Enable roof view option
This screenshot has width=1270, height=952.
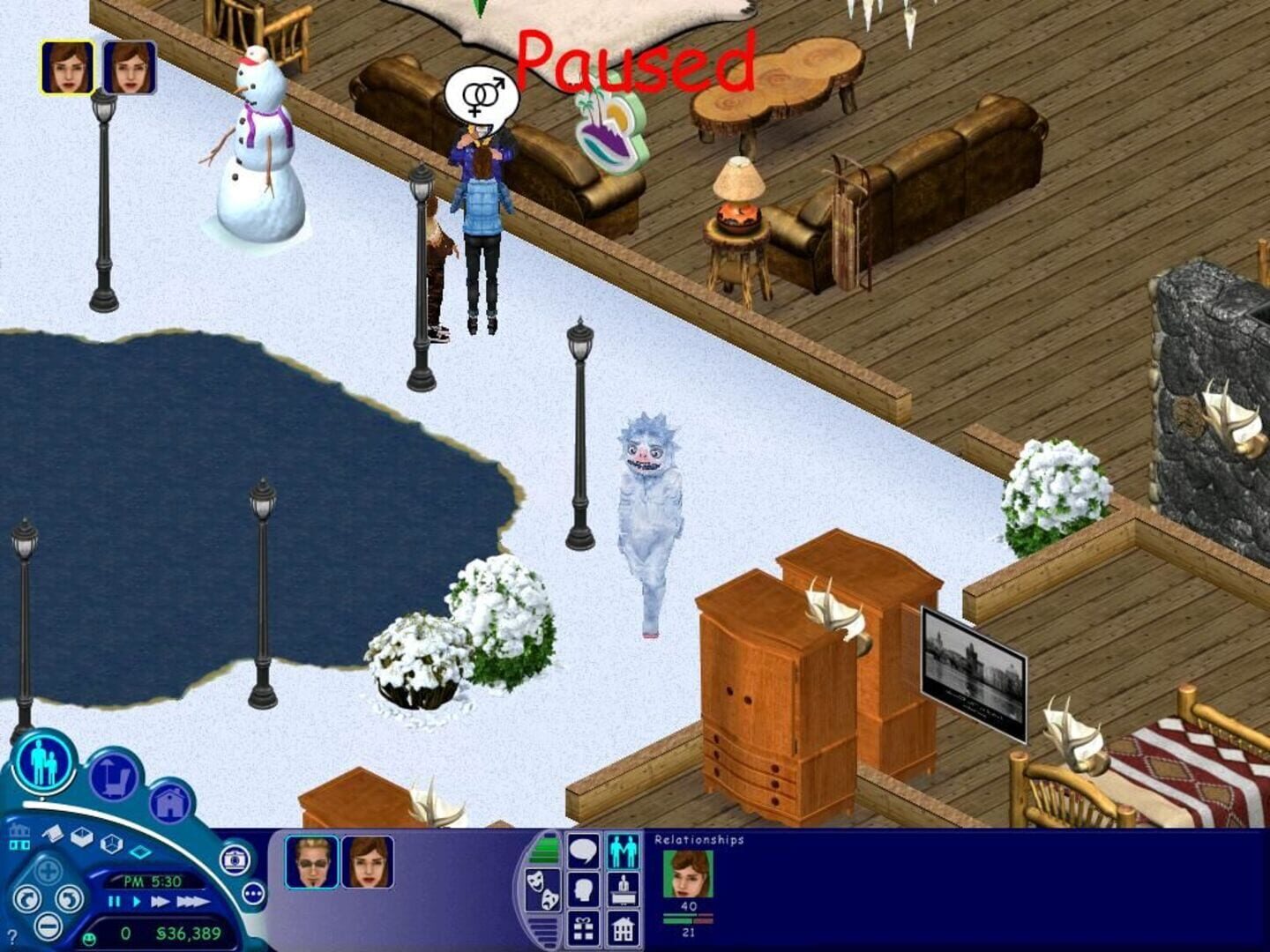[x=53, y=832]
